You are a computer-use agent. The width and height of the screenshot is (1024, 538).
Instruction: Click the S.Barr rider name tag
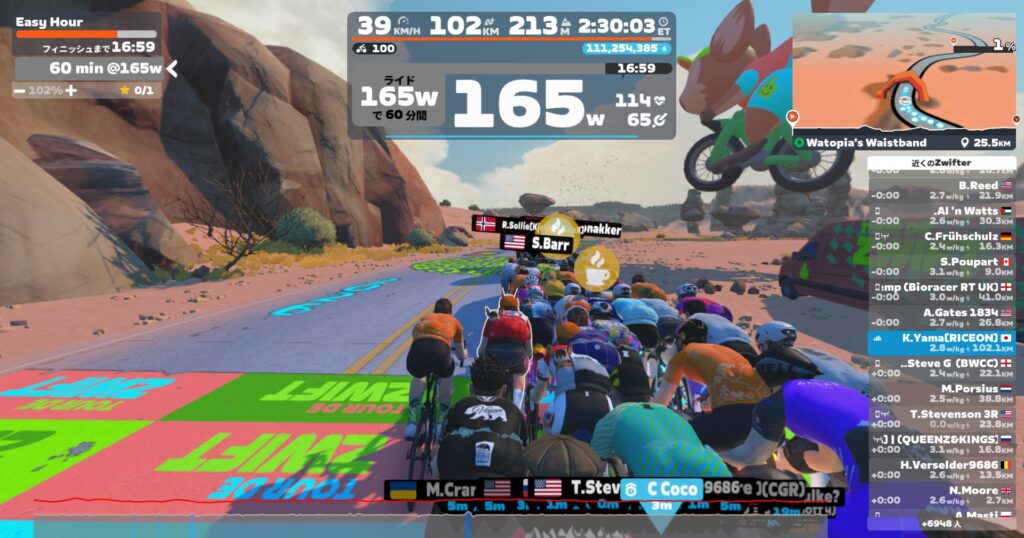[549, 242]
